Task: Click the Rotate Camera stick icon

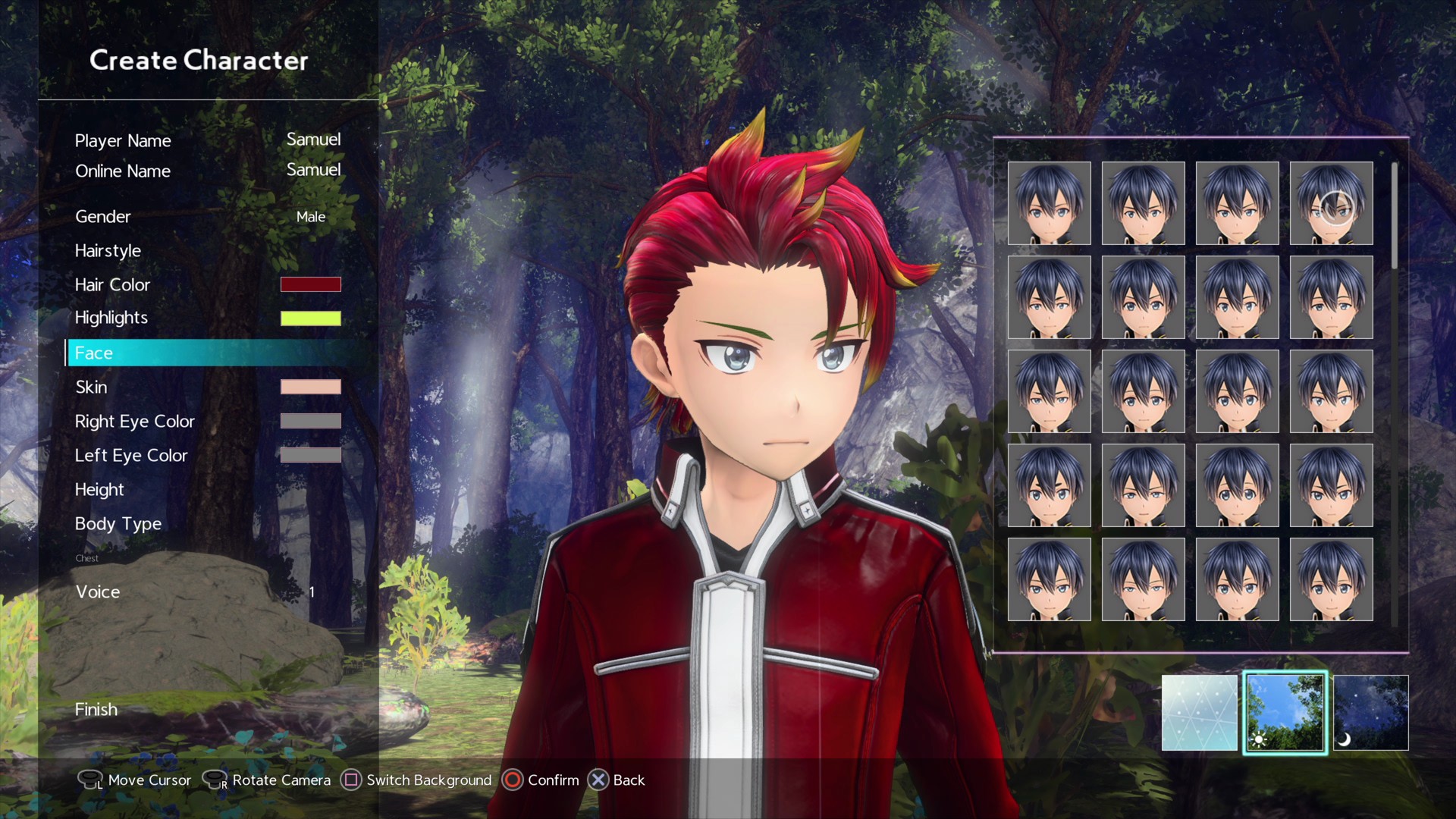Action: point(216,780)
